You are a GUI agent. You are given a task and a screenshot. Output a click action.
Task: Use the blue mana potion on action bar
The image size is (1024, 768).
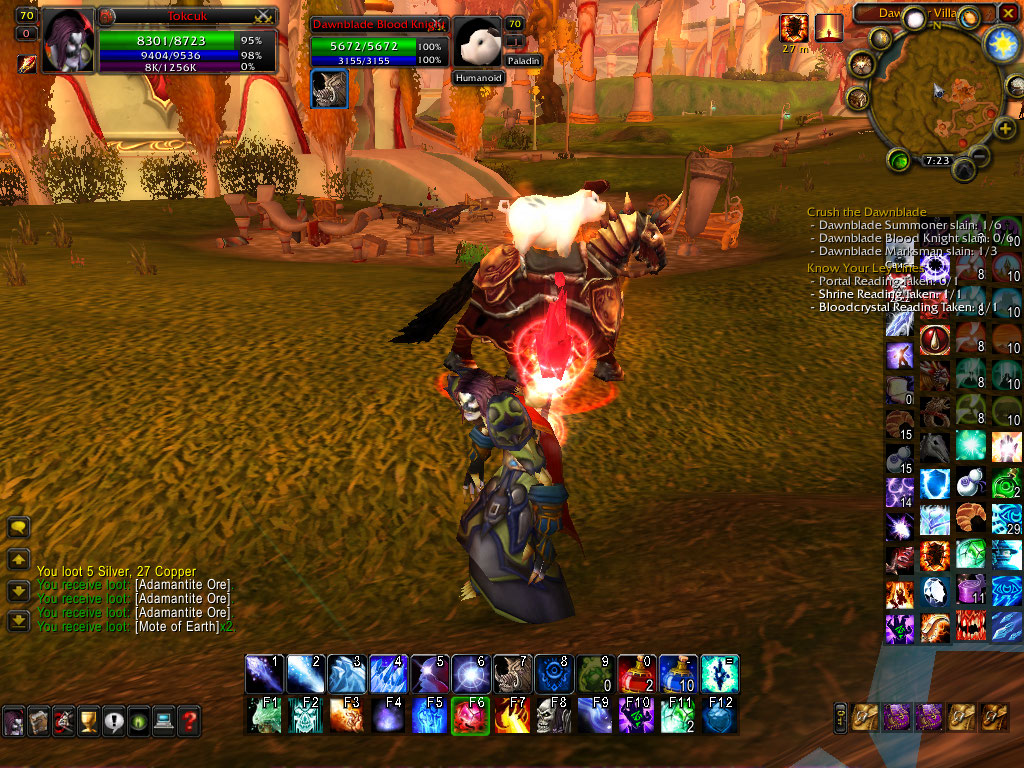(678, 674)
